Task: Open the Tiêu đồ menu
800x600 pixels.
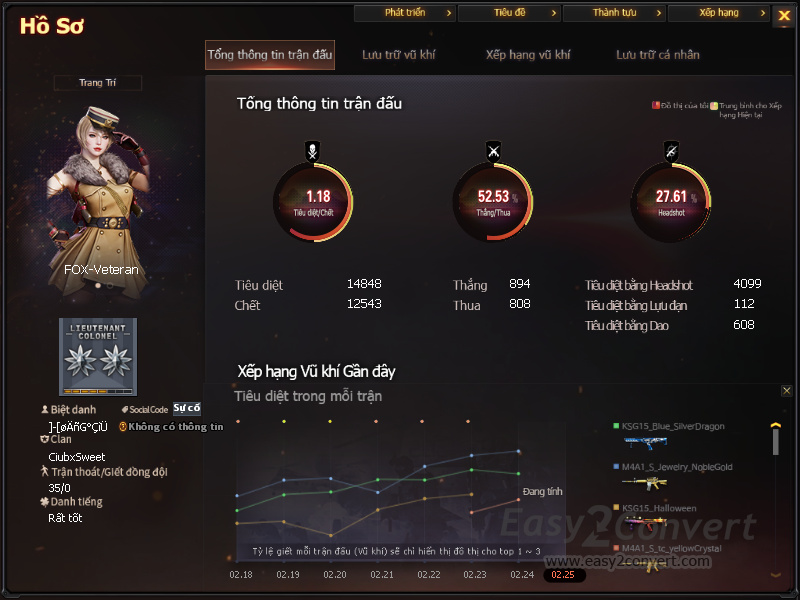Action: click(509, 13)
